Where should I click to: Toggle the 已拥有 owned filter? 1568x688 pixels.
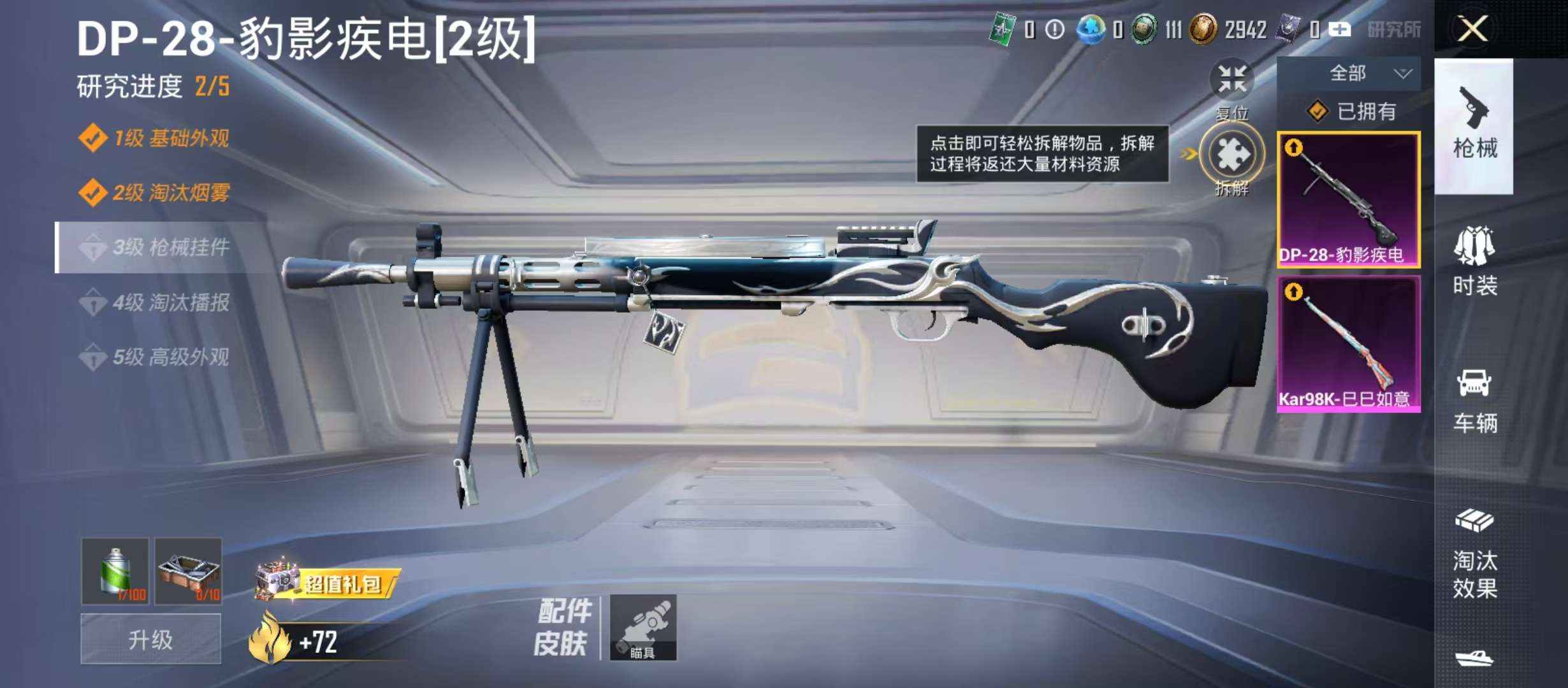pyautogui.click(x=1350, y=112)
